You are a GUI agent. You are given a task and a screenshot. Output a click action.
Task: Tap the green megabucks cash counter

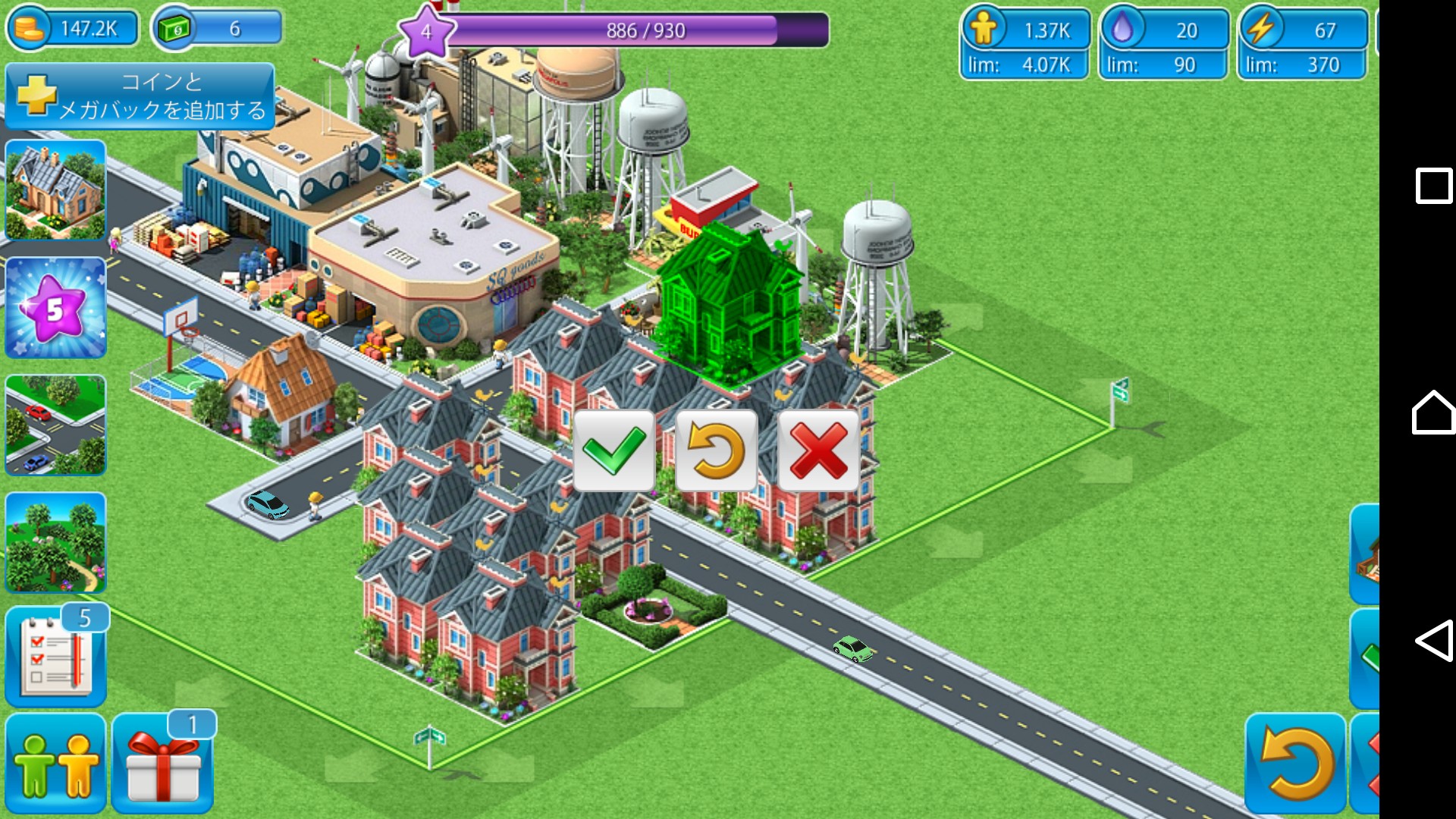pos(217,30)
